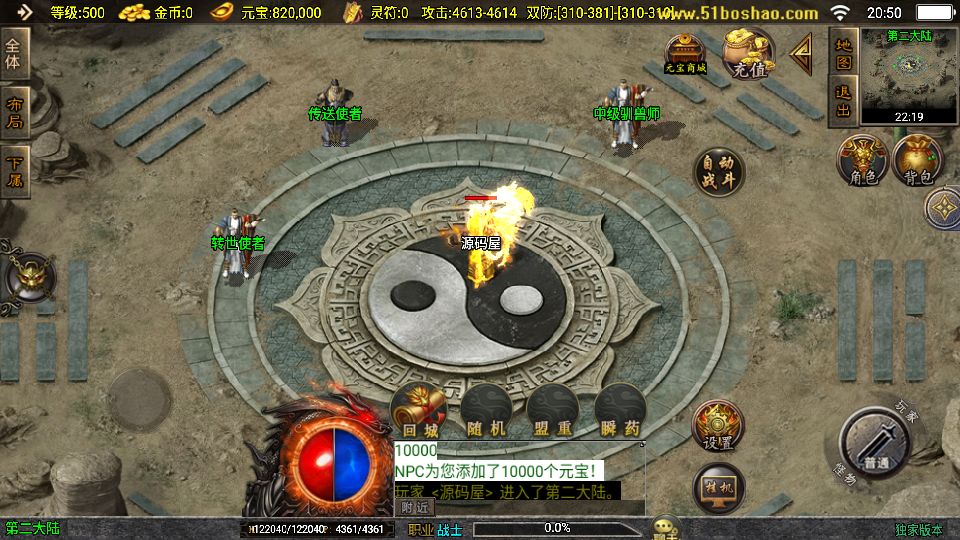Open the 角色 character sheet
This screenshot has height=540, width=960.
(863, 161)
